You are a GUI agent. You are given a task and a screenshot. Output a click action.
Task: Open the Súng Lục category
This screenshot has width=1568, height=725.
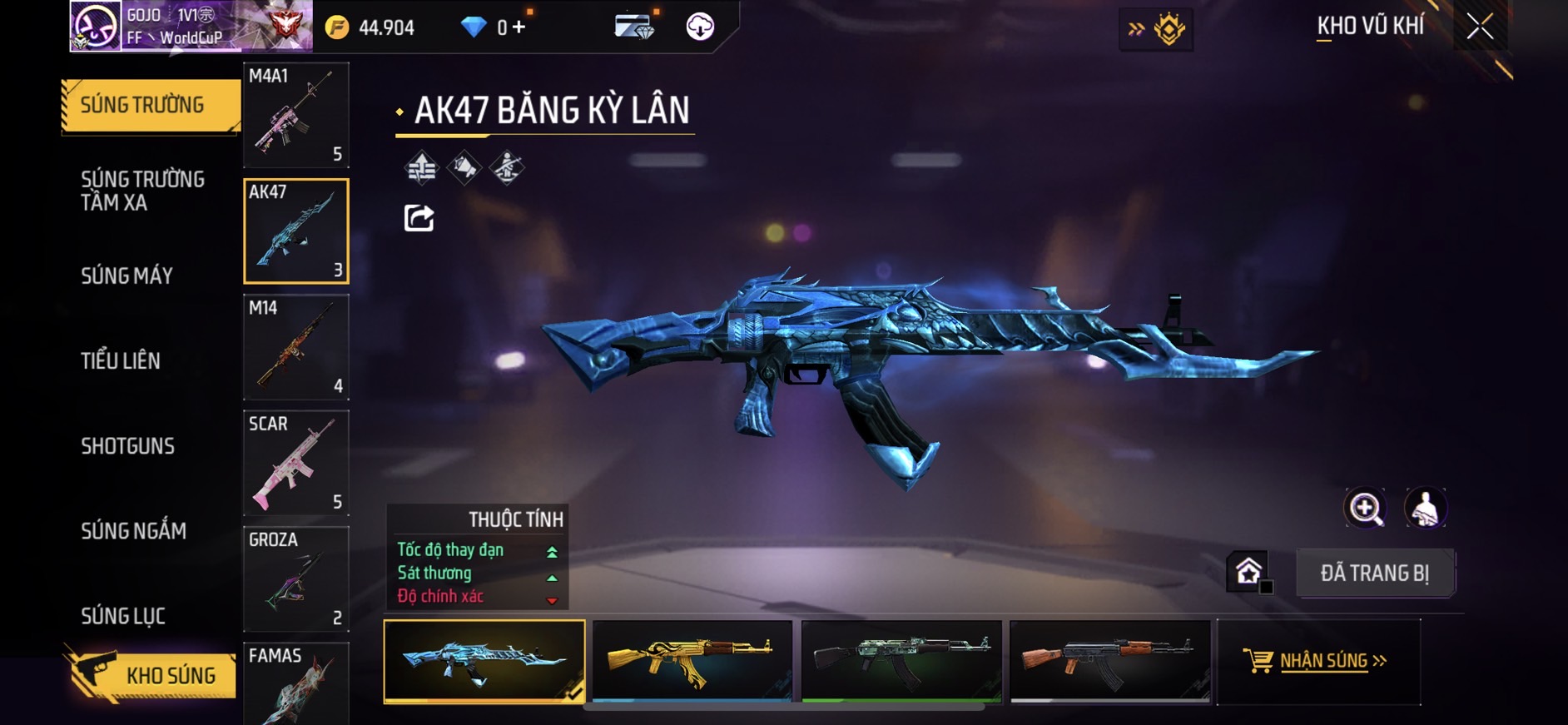coord(123,616)
